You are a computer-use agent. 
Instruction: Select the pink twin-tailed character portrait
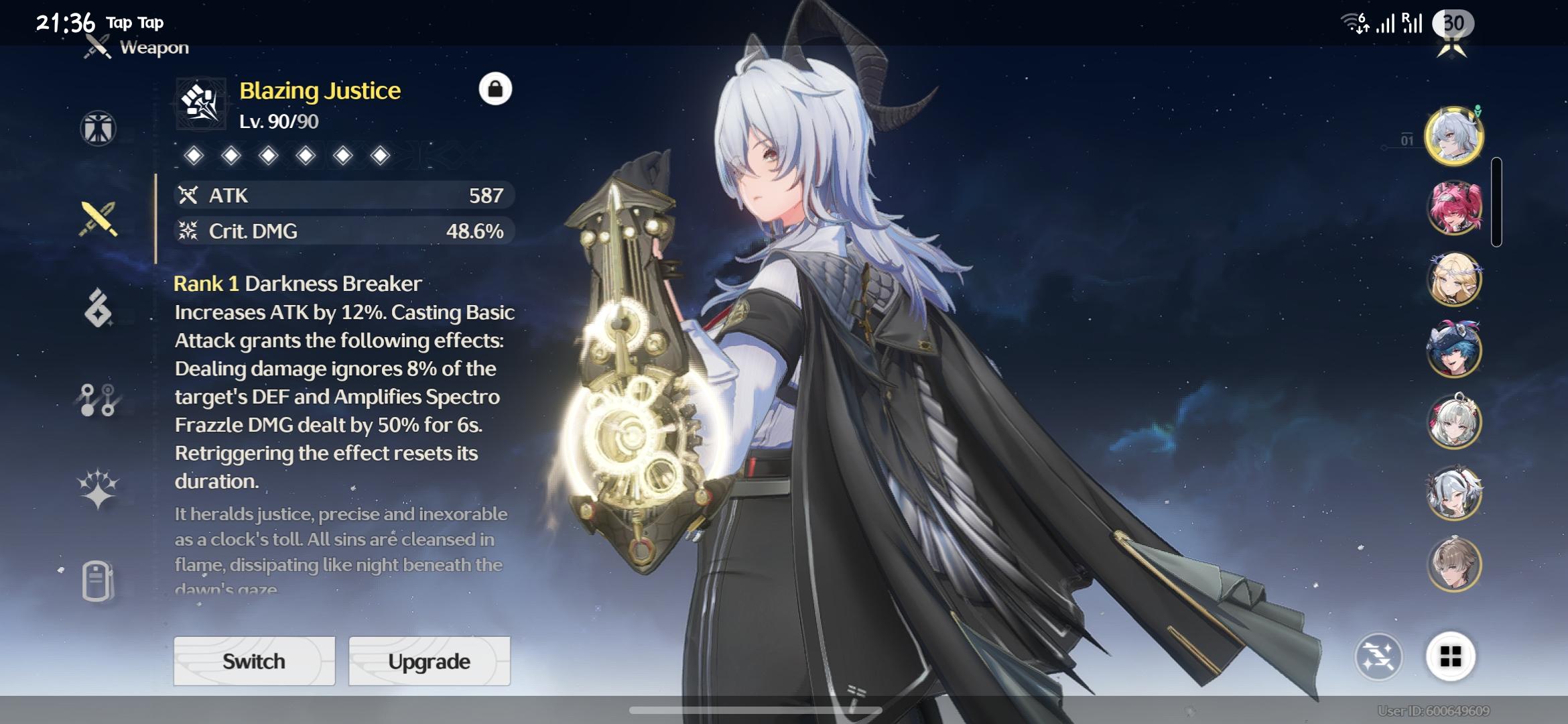click(x=1453, y=208)
